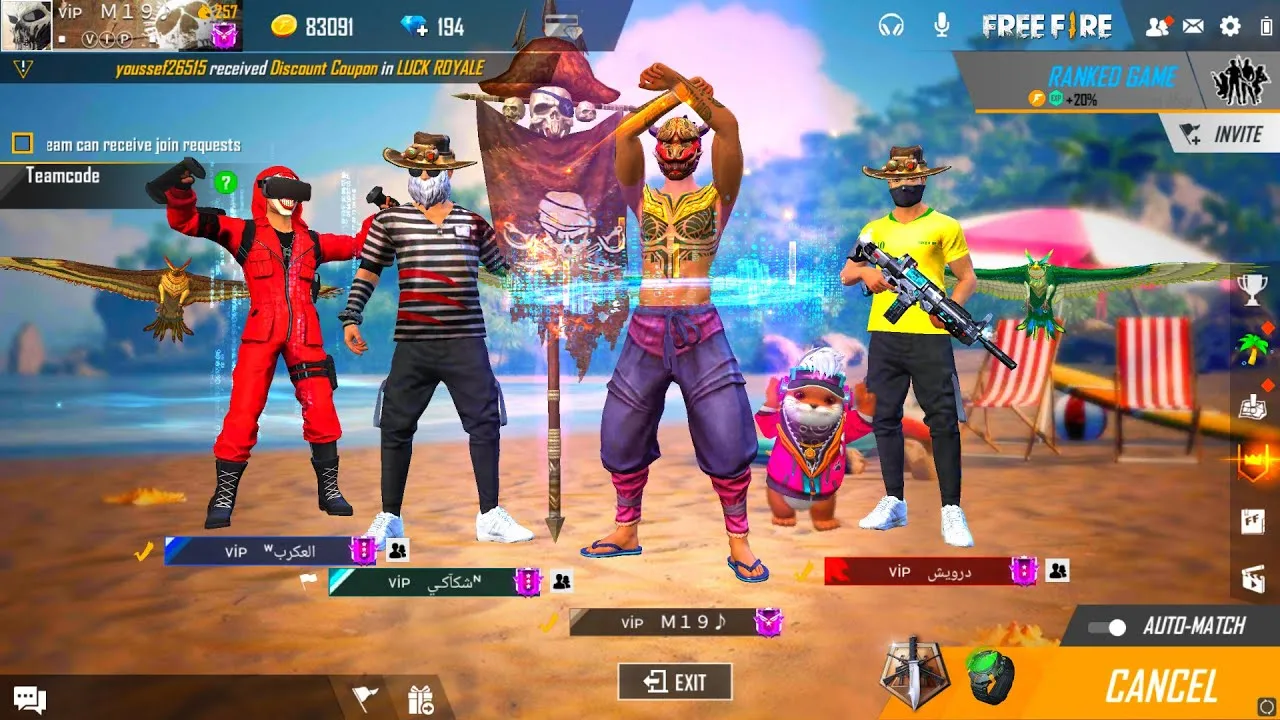The image size is (1280, 720).
Task: Open the Ranked Game mode selector
Action: pos(1110,82)
